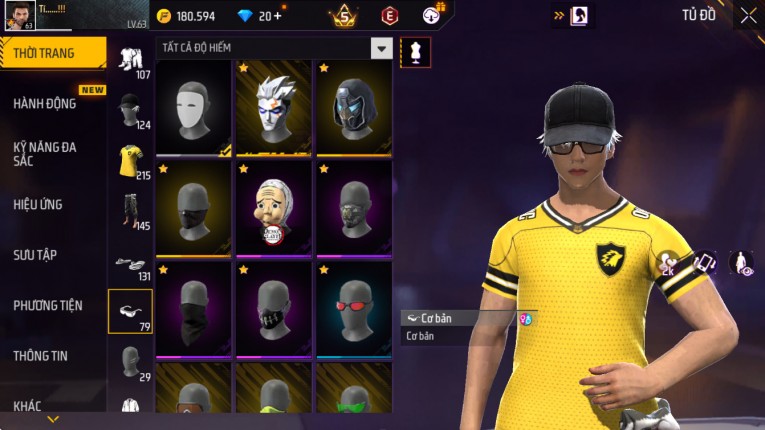Open the TẤT CẢ ĐỘ HIẾM rarity dropdown
The height and width of the screenshot is (430, 765).
pos(380,48)
